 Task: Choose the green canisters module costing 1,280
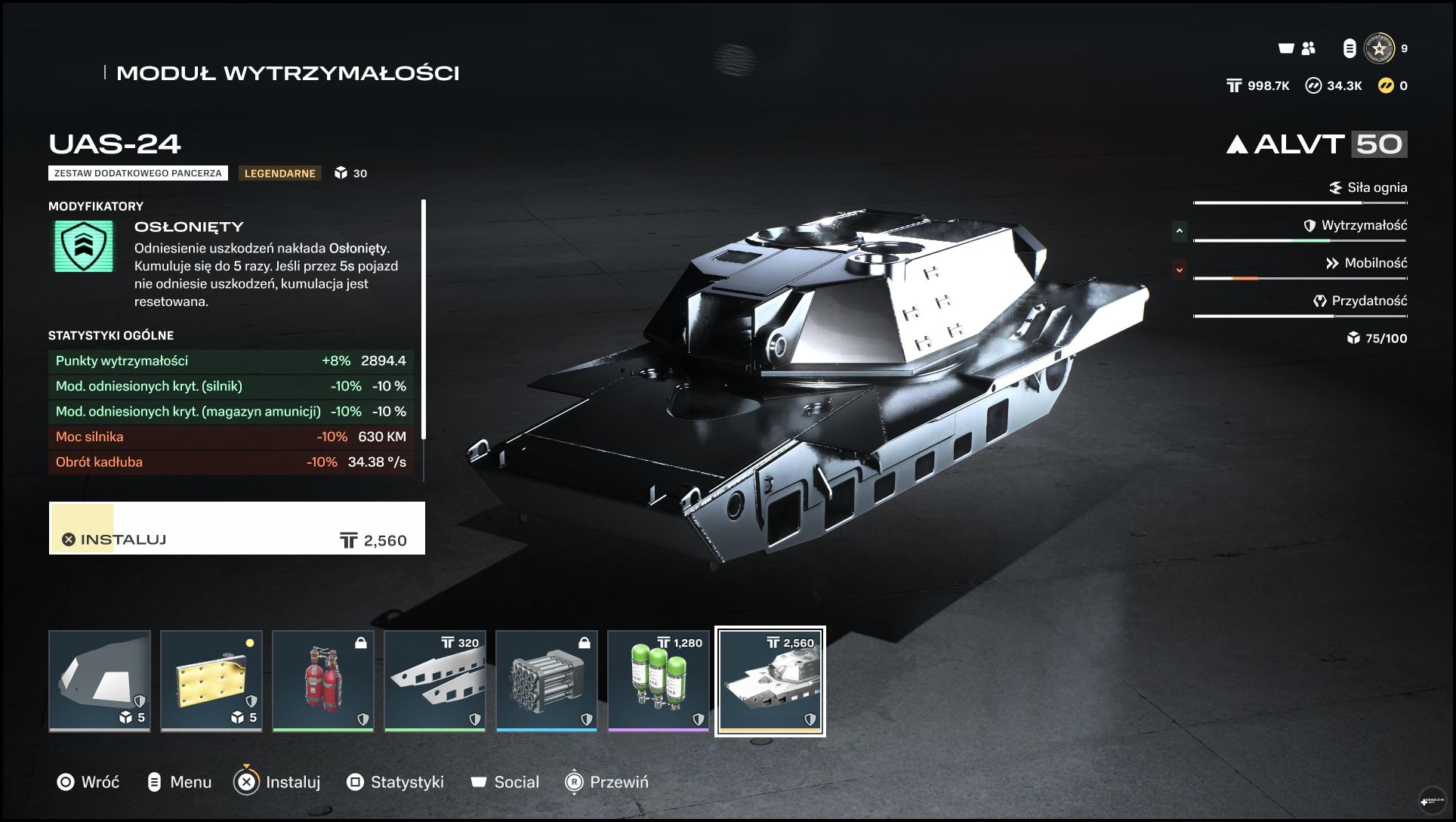[x=659, y=681]
